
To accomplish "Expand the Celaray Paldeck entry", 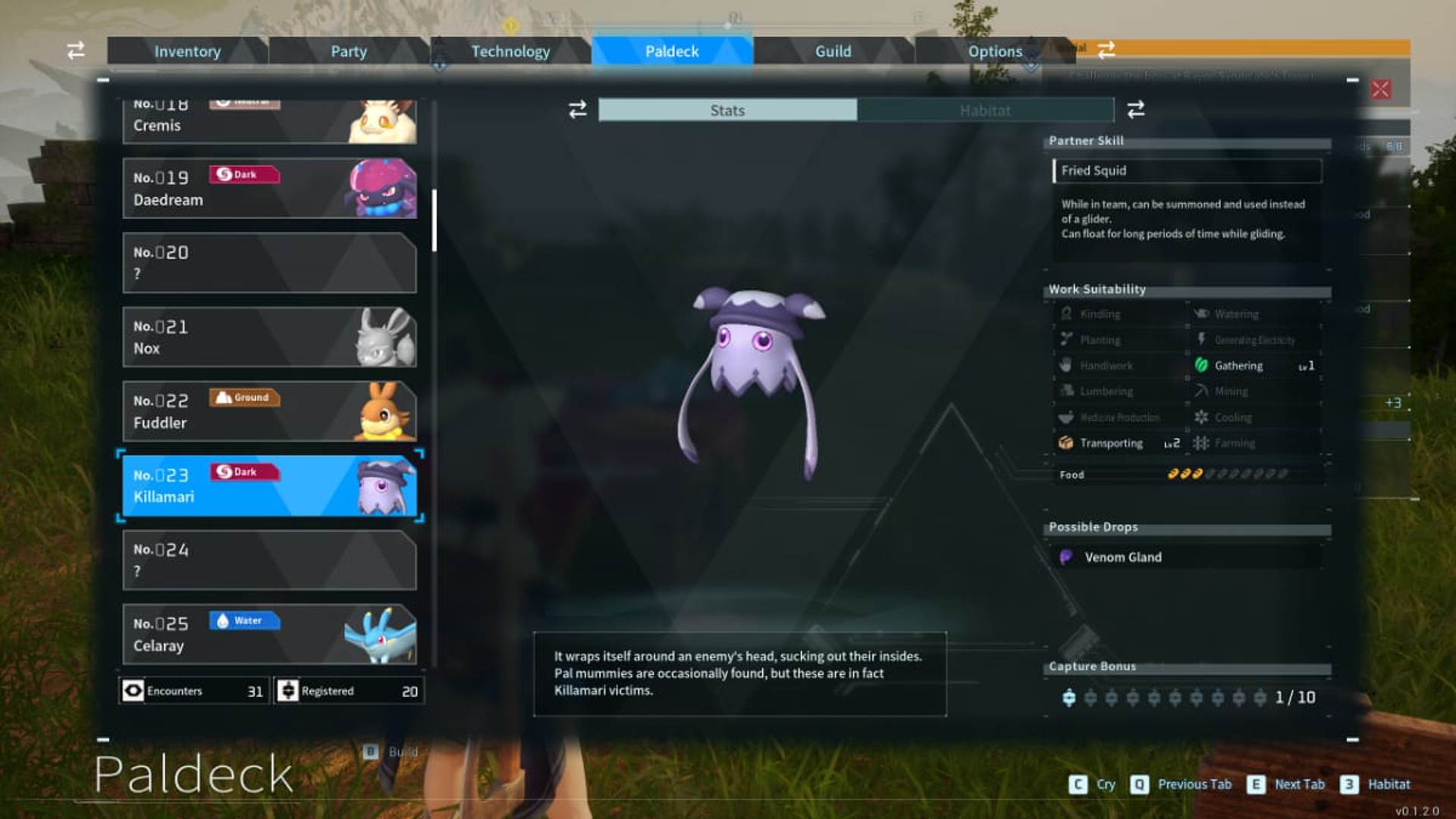I will [269, 634].
